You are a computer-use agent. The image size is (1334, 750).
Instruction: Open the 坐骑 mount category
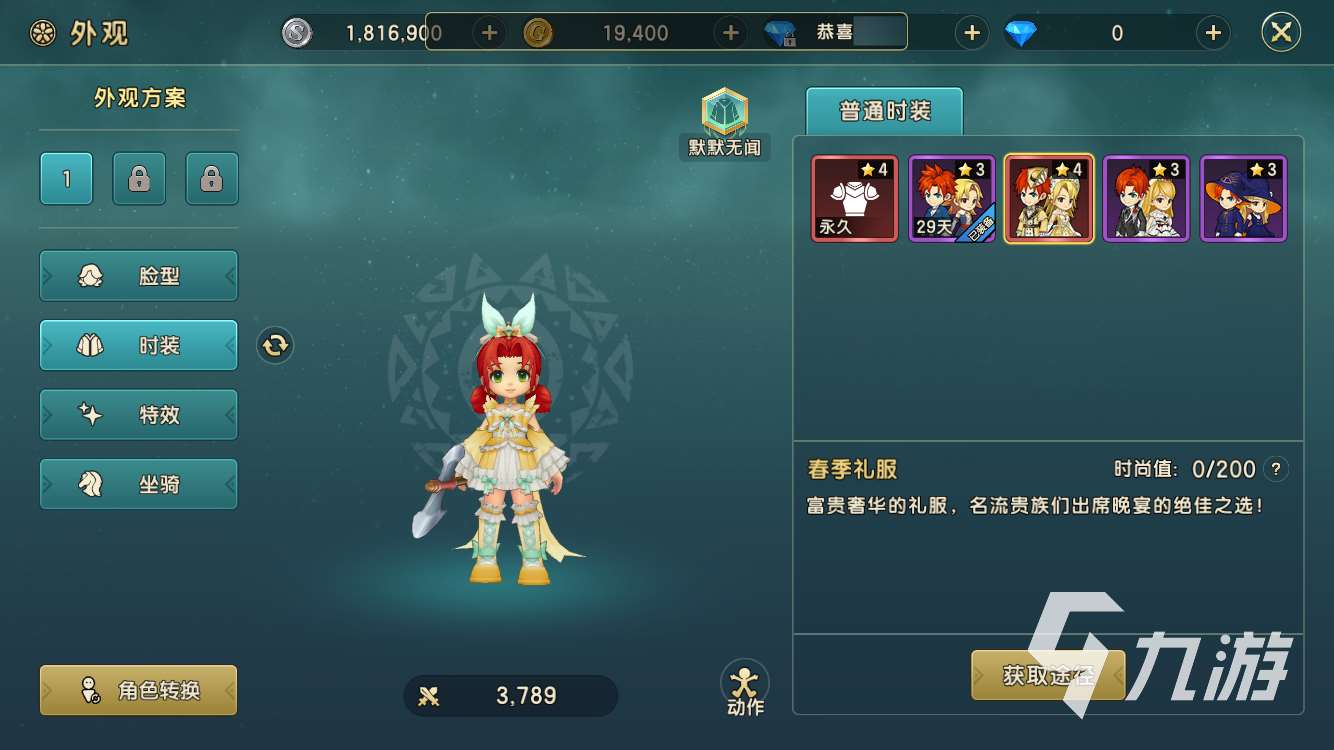[138, 483]
